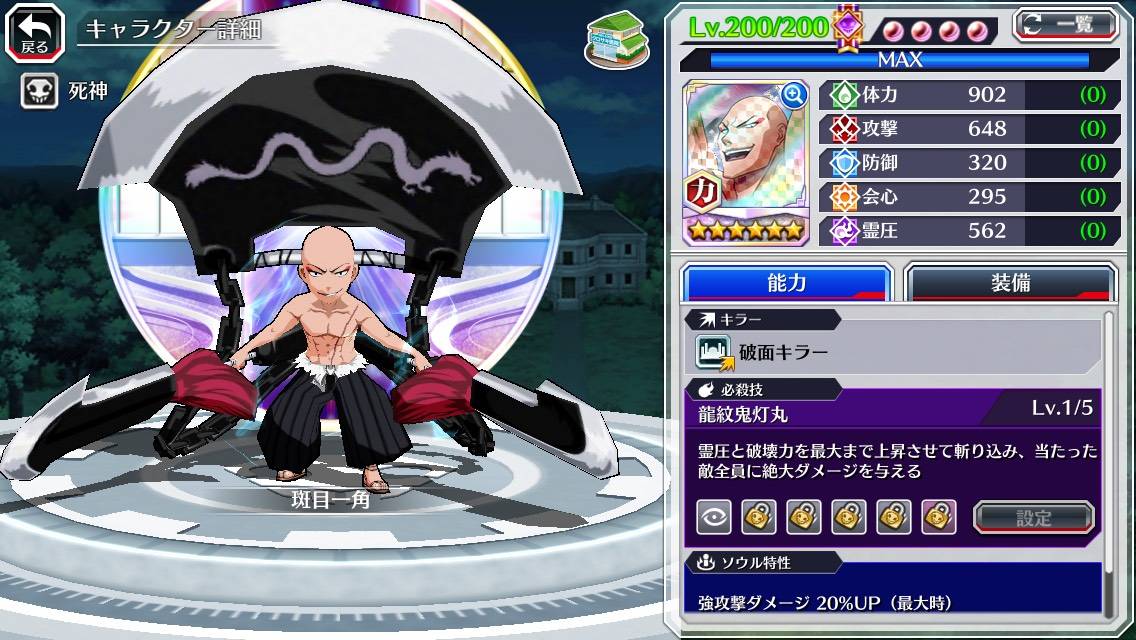Go back using the 戻る button
Screen dimensions: 1136x640
(x=34, y=31)
